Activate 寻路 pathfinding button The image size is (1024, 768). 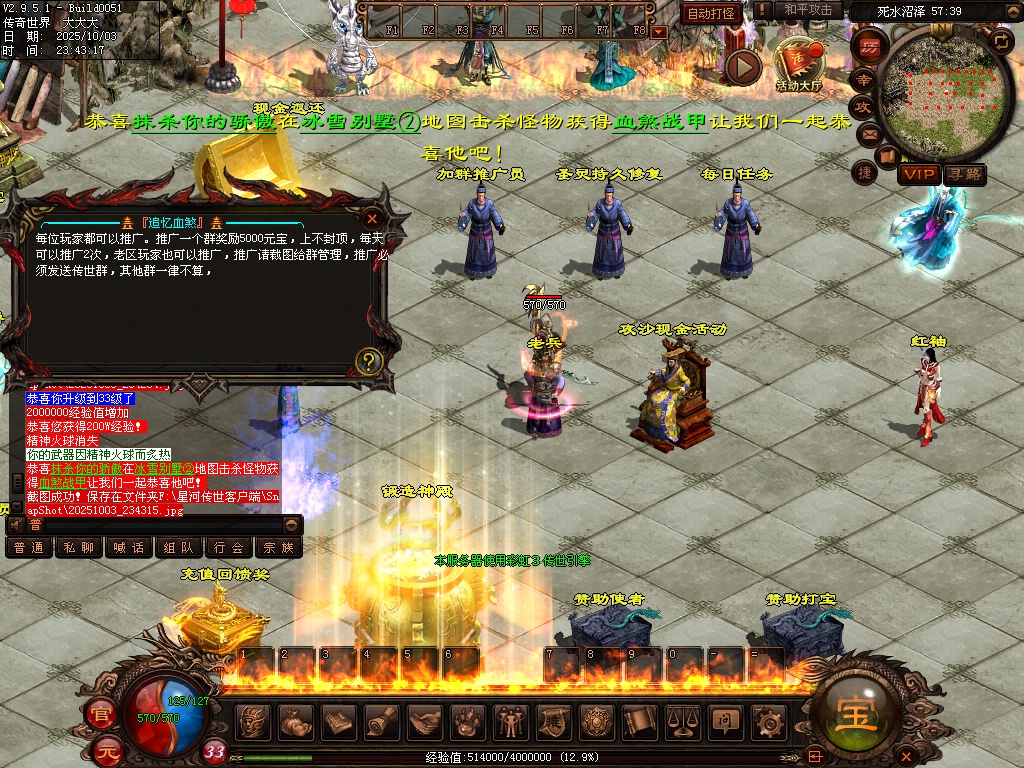[965, 174]
